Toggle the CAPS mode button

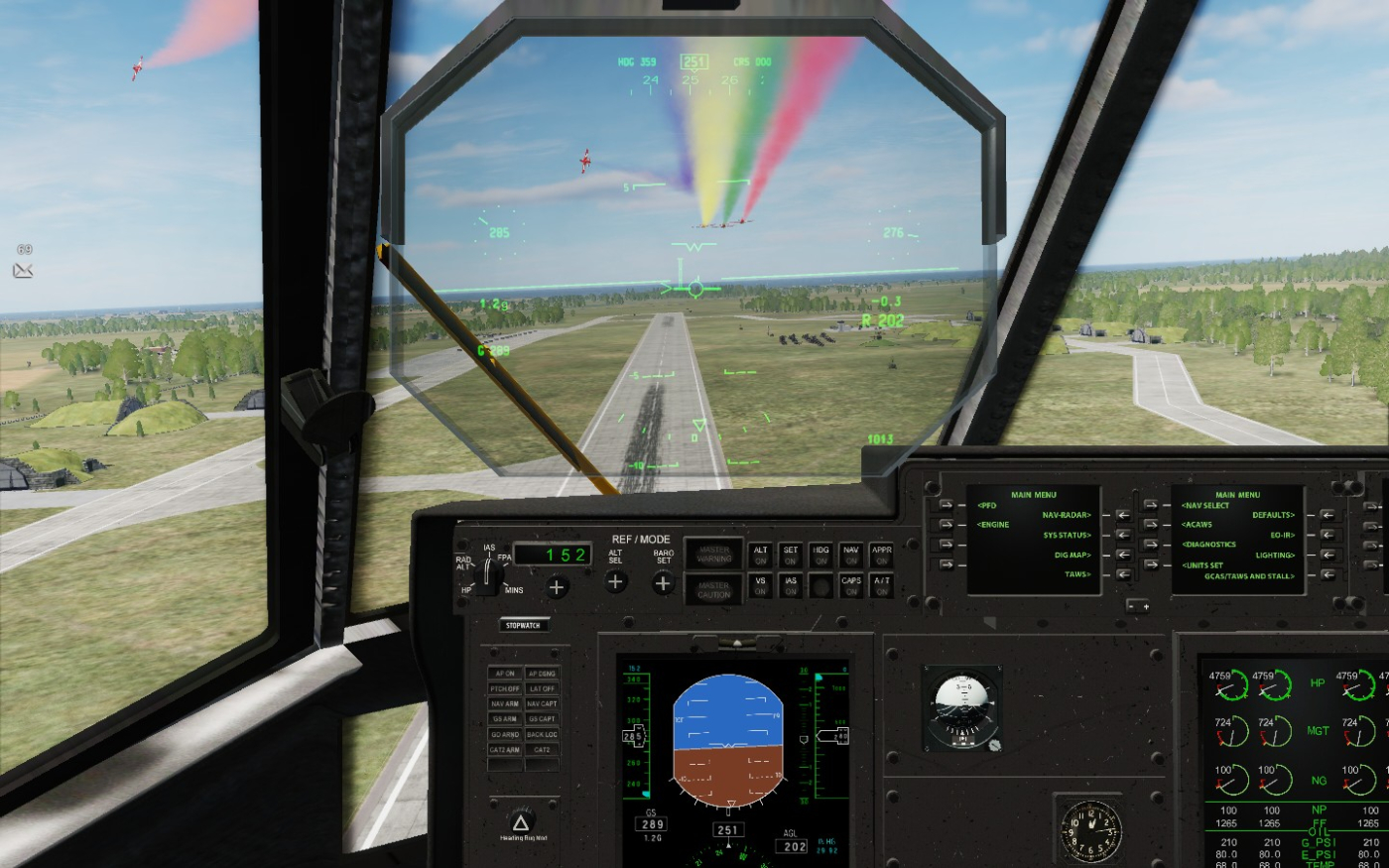click(850, 585)
